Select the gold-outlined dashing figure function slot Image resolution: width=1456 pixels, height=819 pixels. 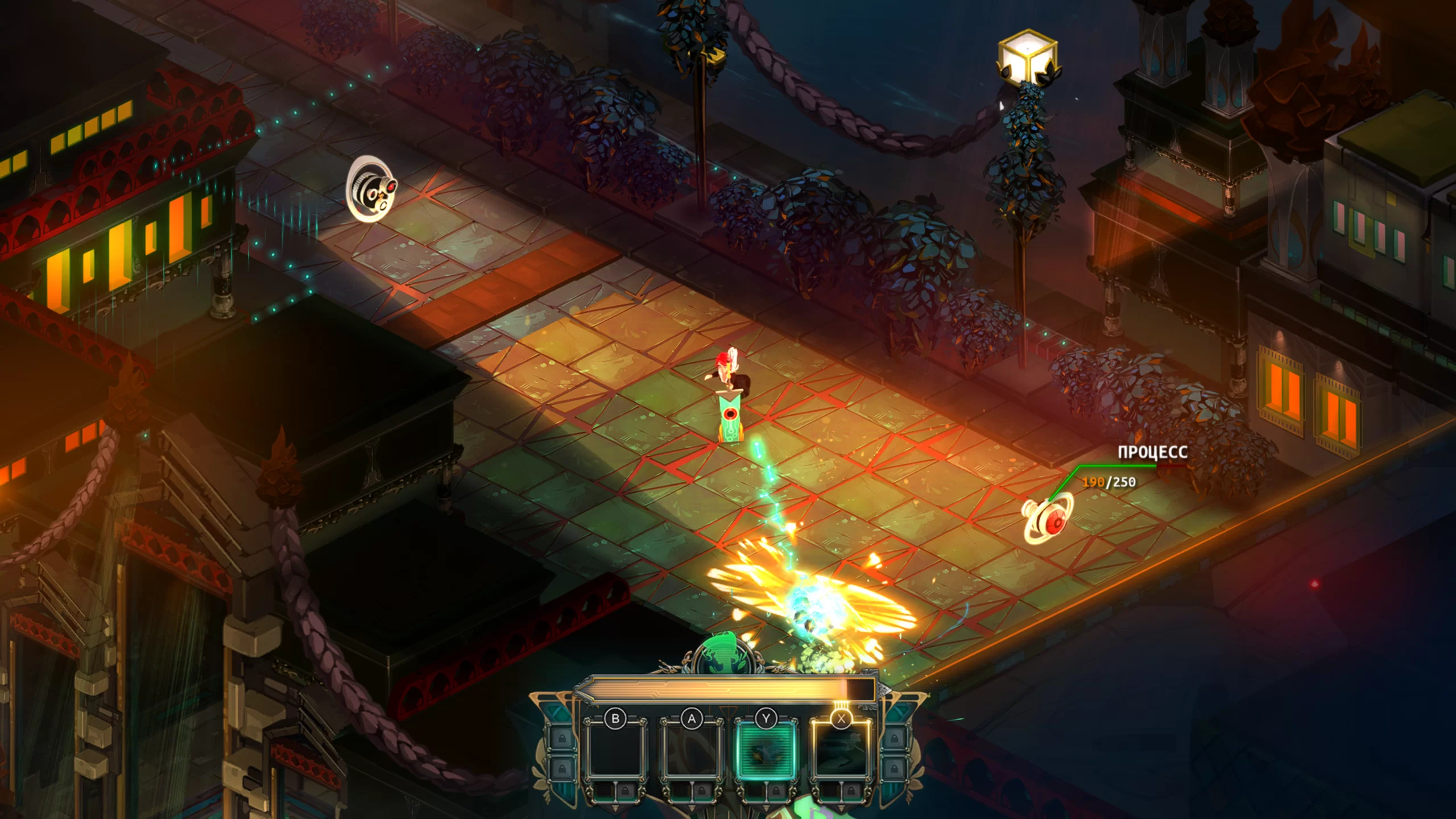click(x=841, y=751)
